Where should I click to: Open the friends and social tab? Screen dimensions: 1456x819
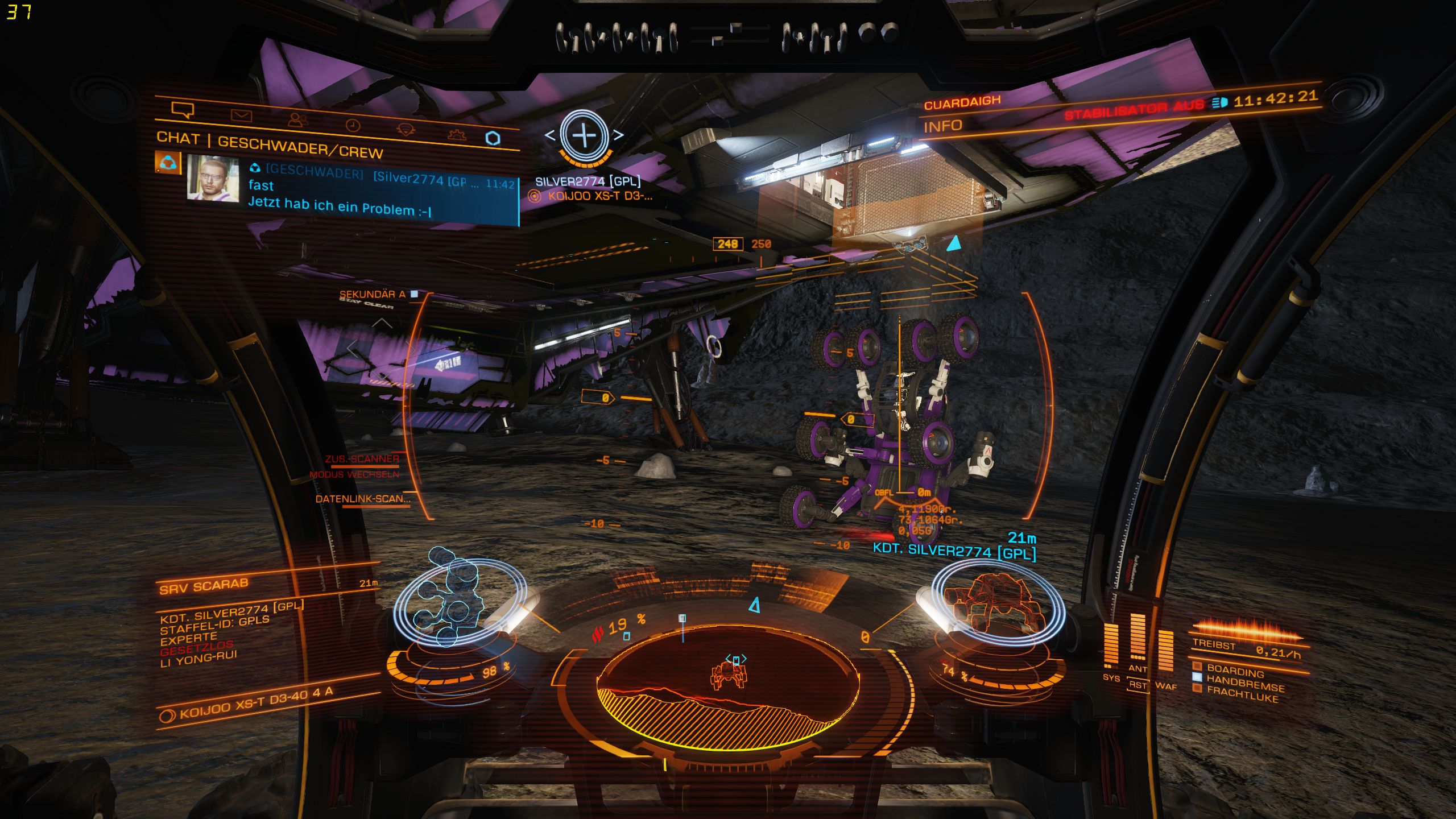point(297,120)
